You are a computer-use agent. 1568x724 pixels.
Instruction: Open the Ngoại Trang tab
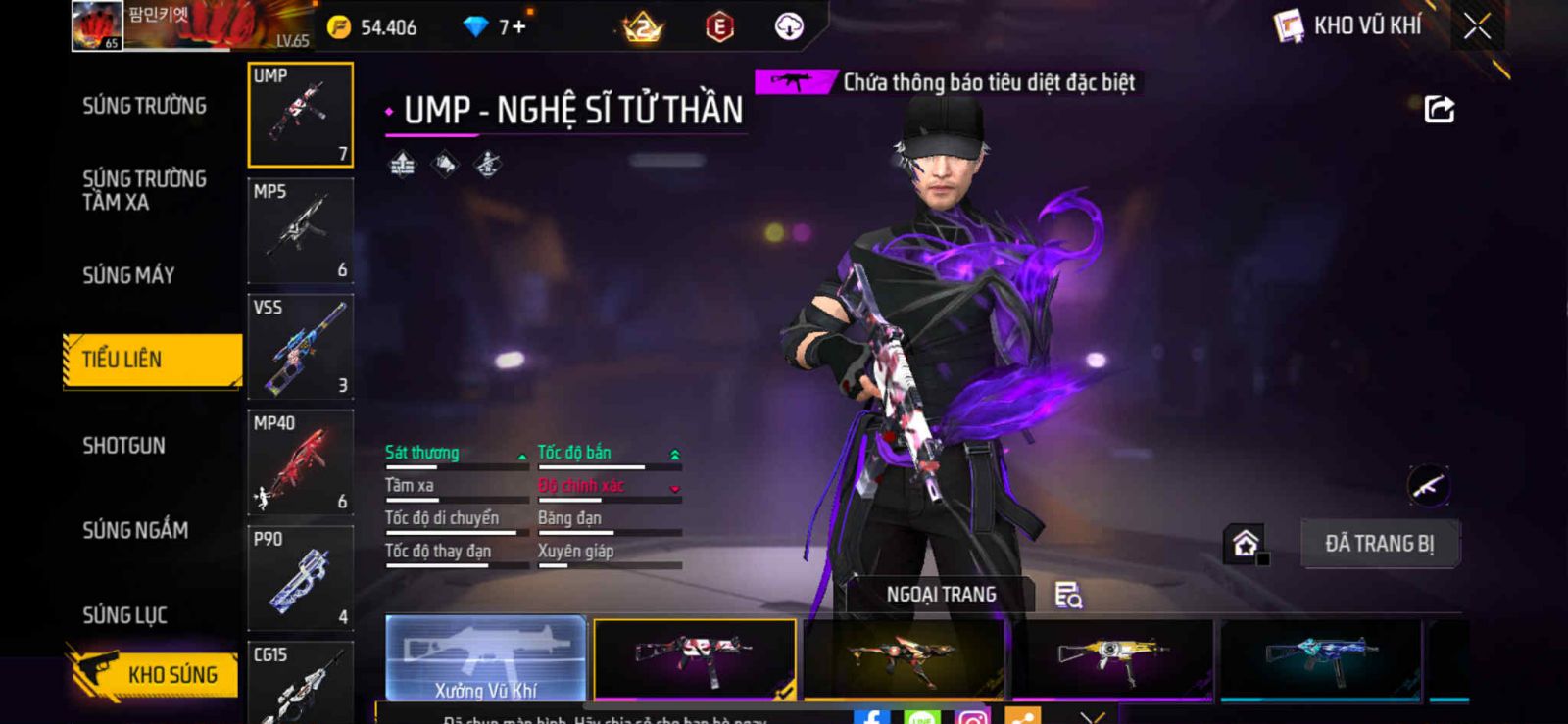pyautogui.click(x=941, y=595)
